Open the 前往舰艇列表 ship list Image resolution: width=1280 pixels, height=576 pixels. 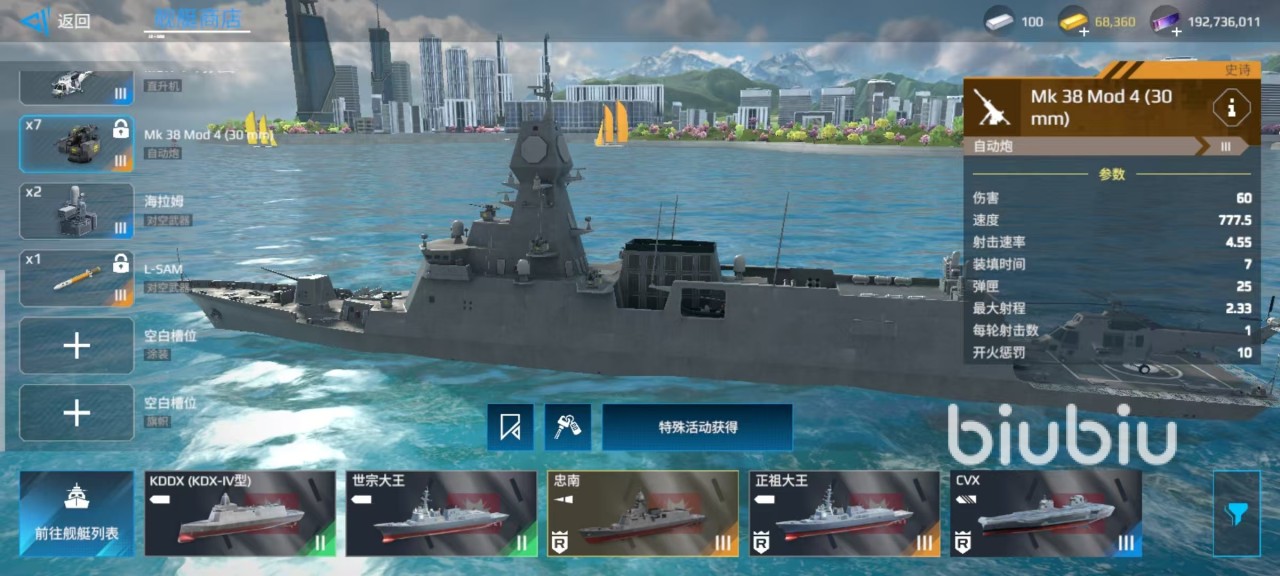click(x=77, y=514)
